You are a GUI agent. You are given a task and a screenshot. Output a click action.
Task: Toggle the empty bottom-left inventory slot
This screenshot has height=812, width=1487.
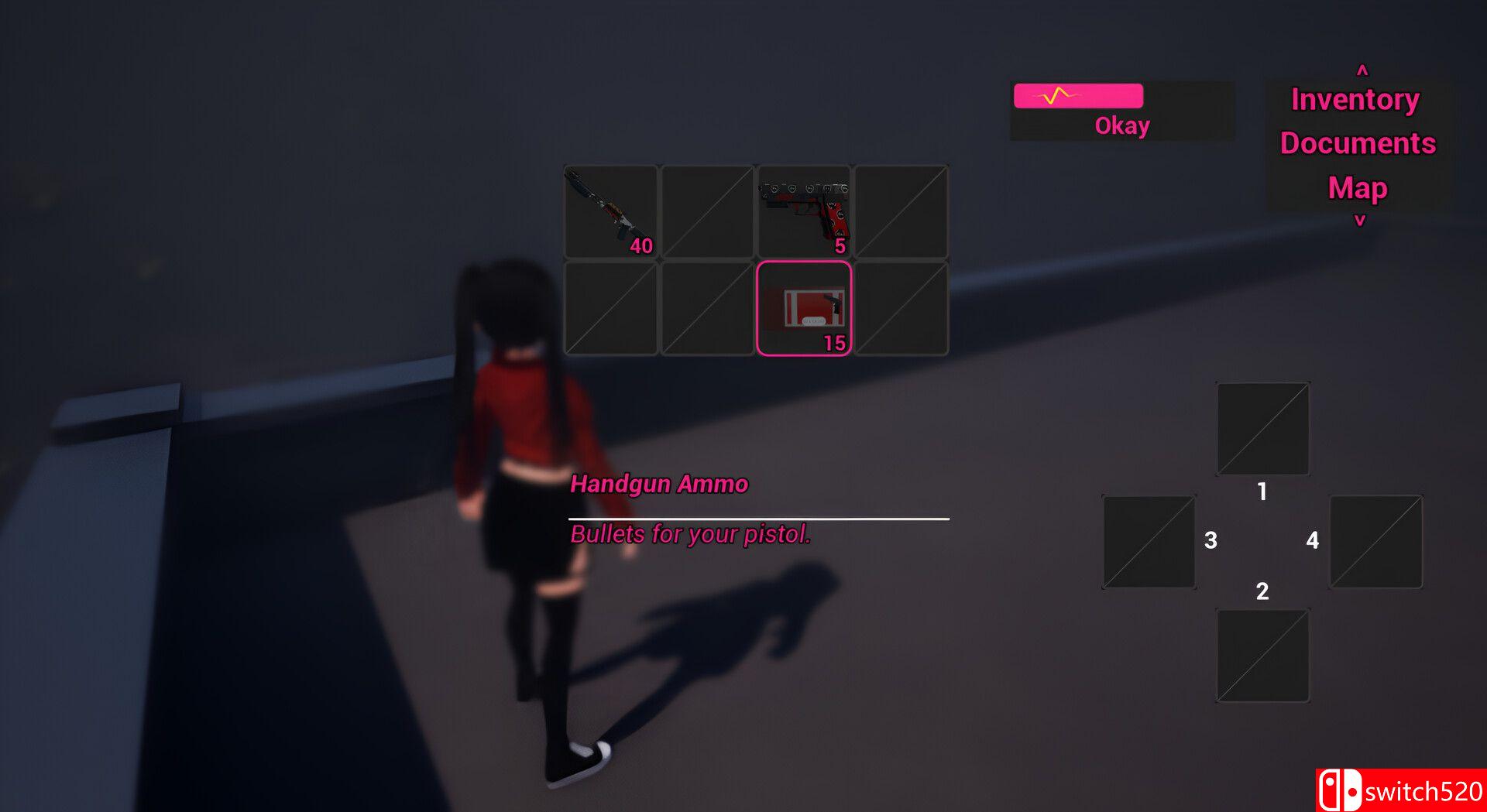point(610,307)
